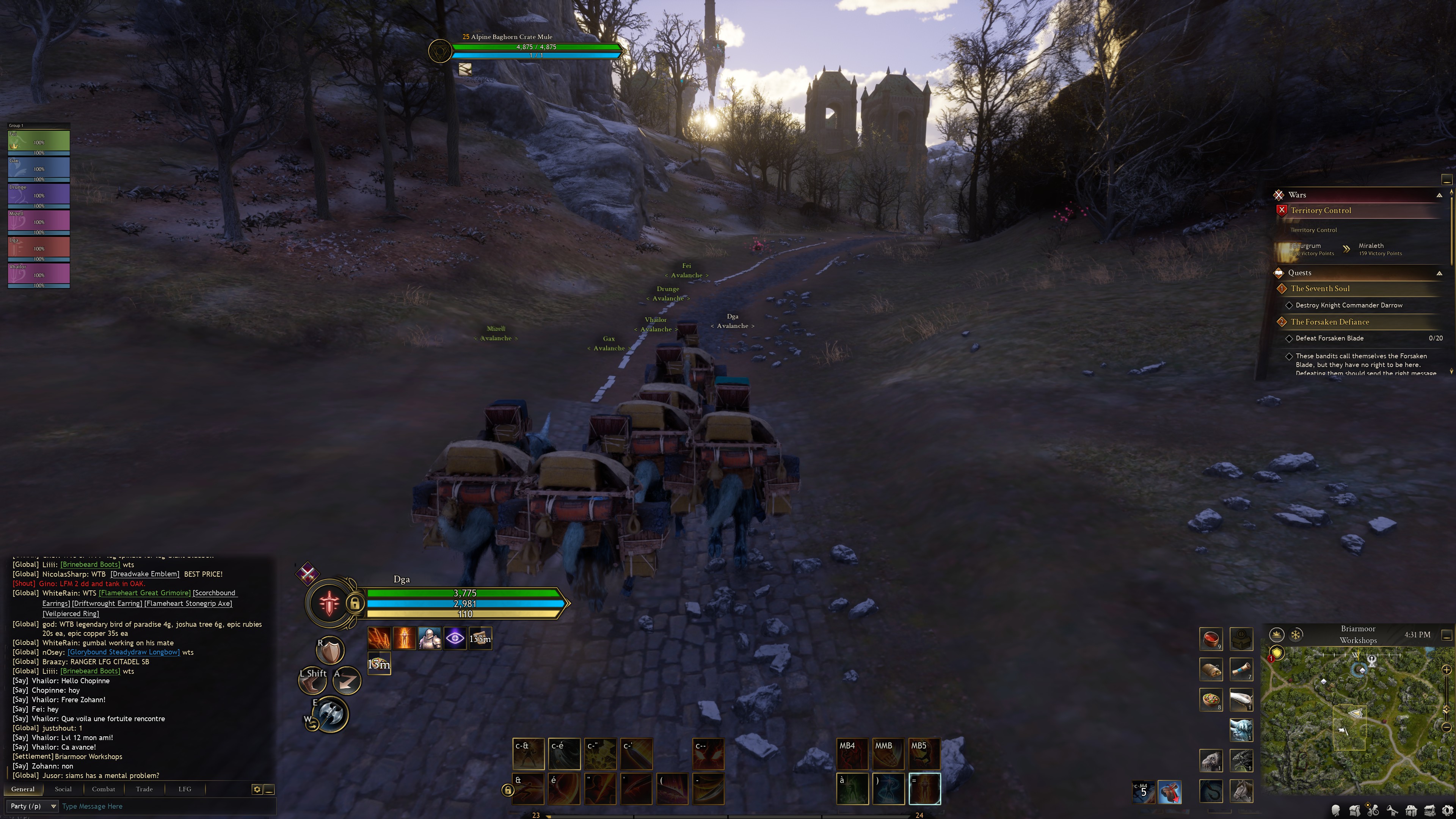Viewport: 1456px width, 819px height.
Task: Select The Seventh Soul quest entry
Action: pos(1320,289)
